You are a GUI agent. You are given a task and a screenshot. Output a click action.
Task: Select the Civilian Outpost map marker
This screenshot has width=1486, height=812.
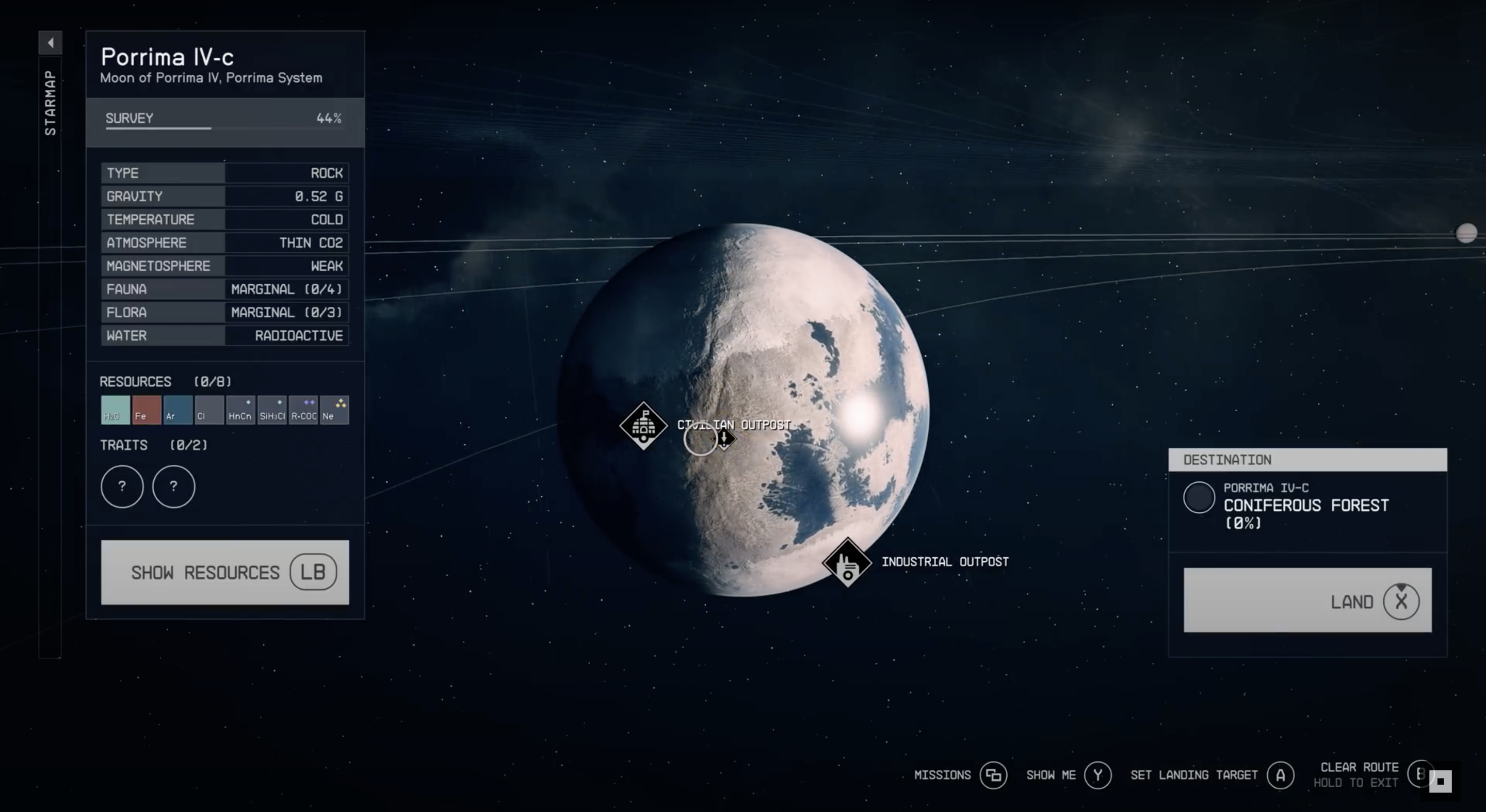(x=643, y=426)
